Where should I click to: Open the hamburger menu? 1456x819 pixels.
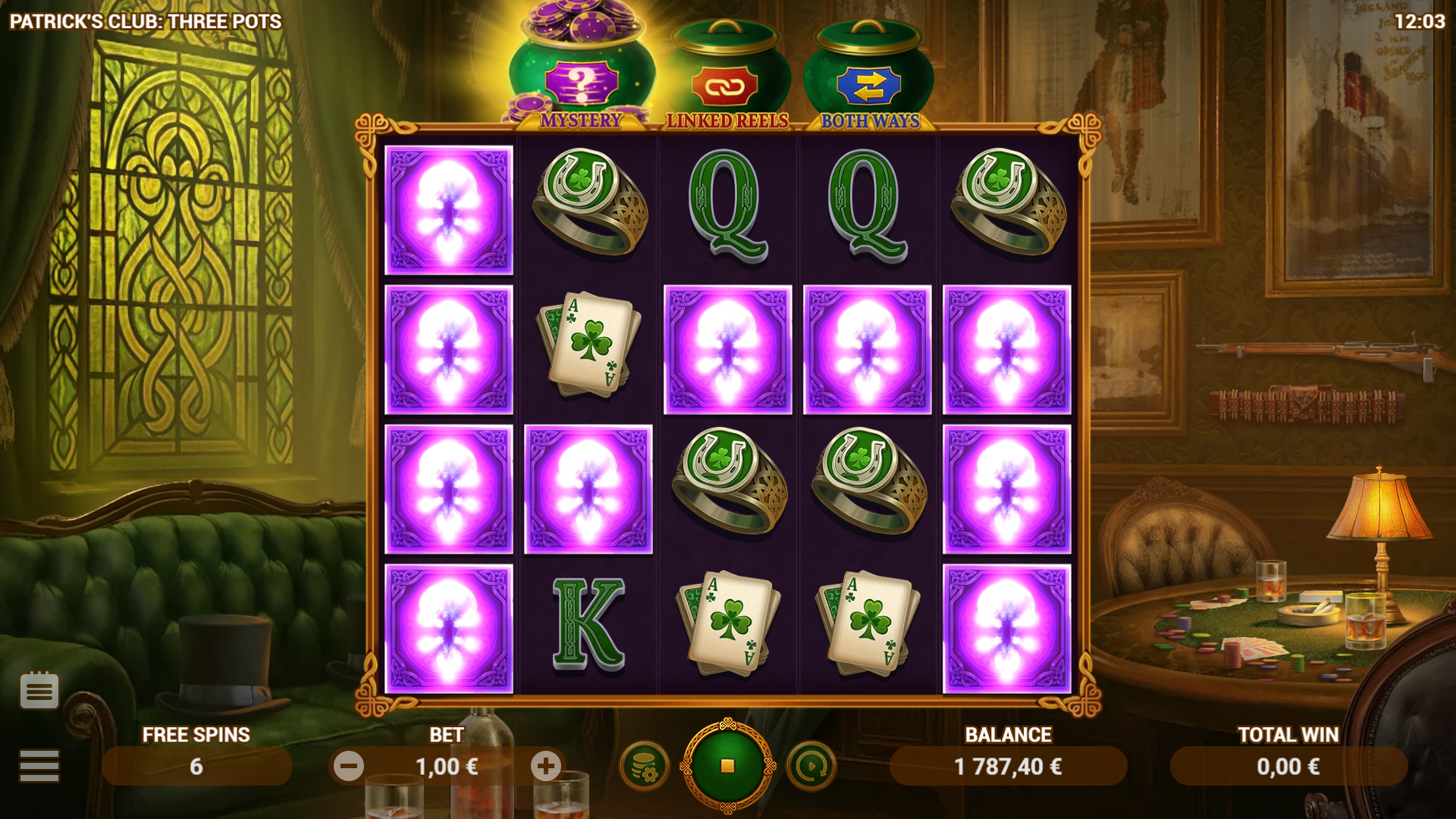coord(39,765)
